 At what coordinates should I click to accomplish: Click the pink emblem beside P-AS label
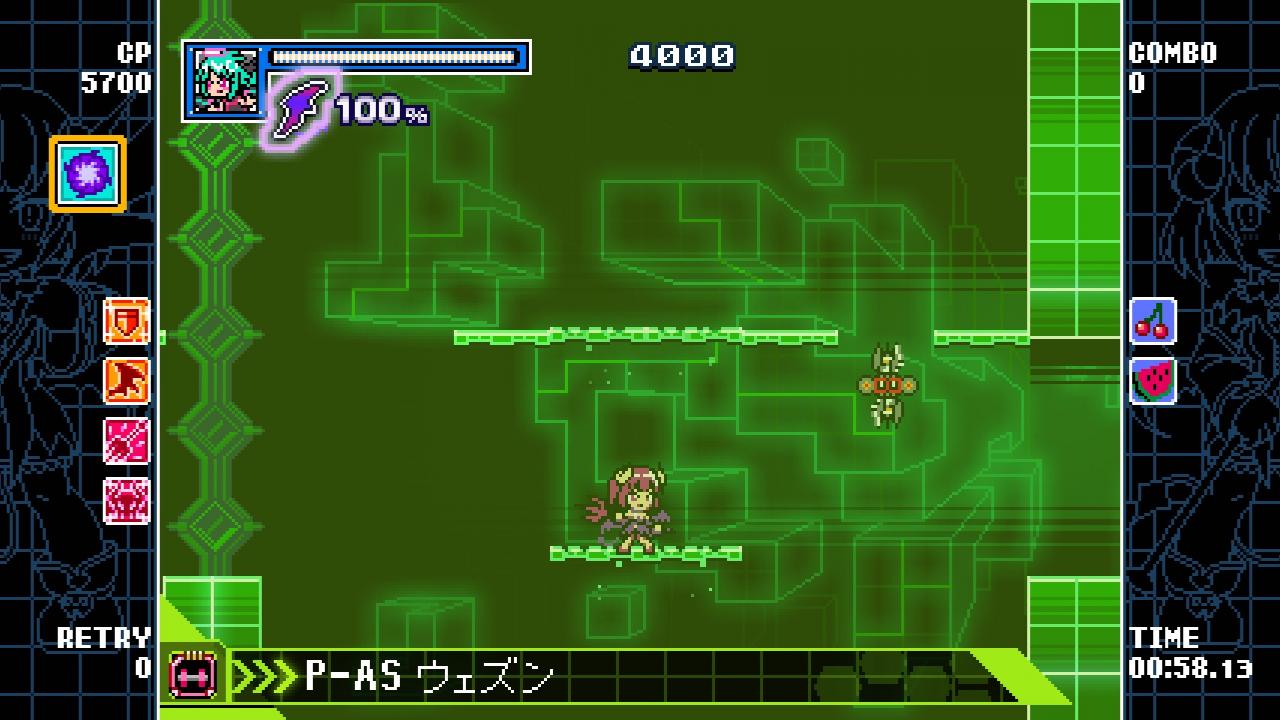(x=193, y=674)
